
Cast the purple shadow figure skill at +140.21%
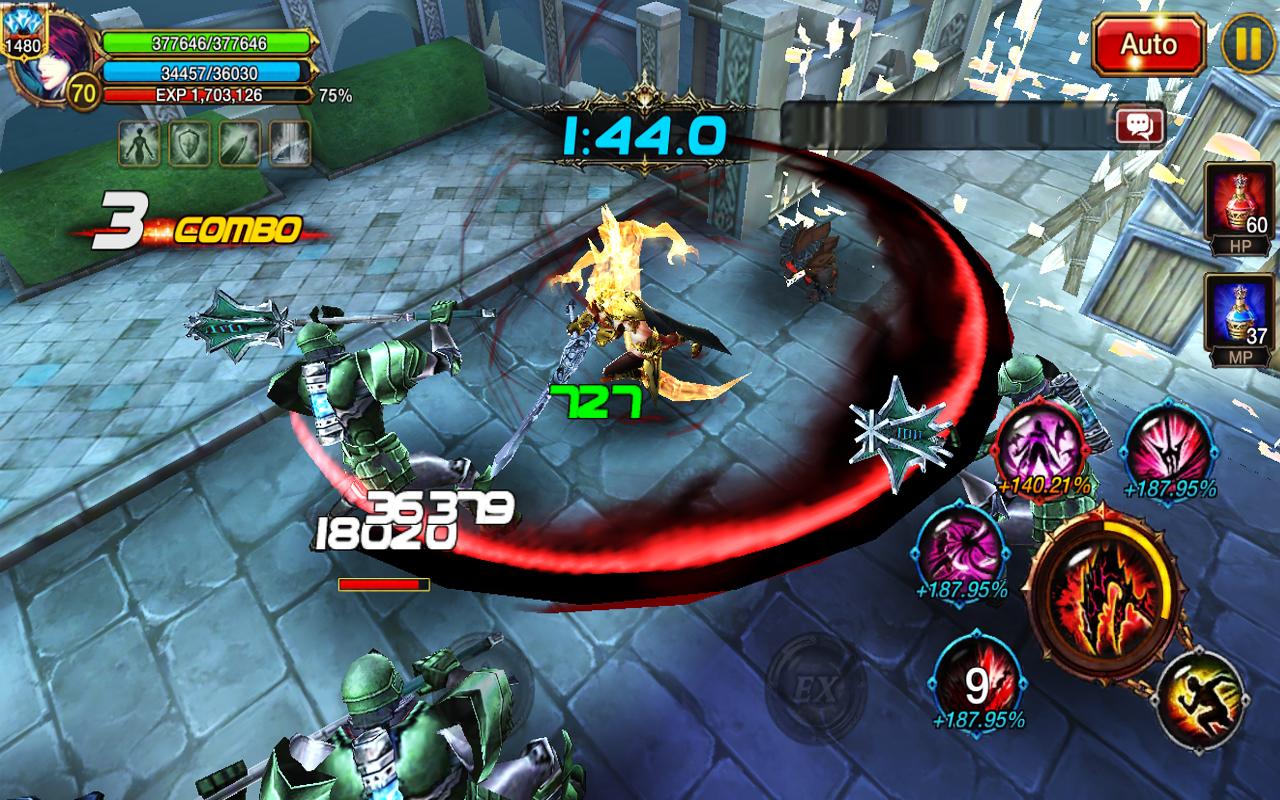1042,443
